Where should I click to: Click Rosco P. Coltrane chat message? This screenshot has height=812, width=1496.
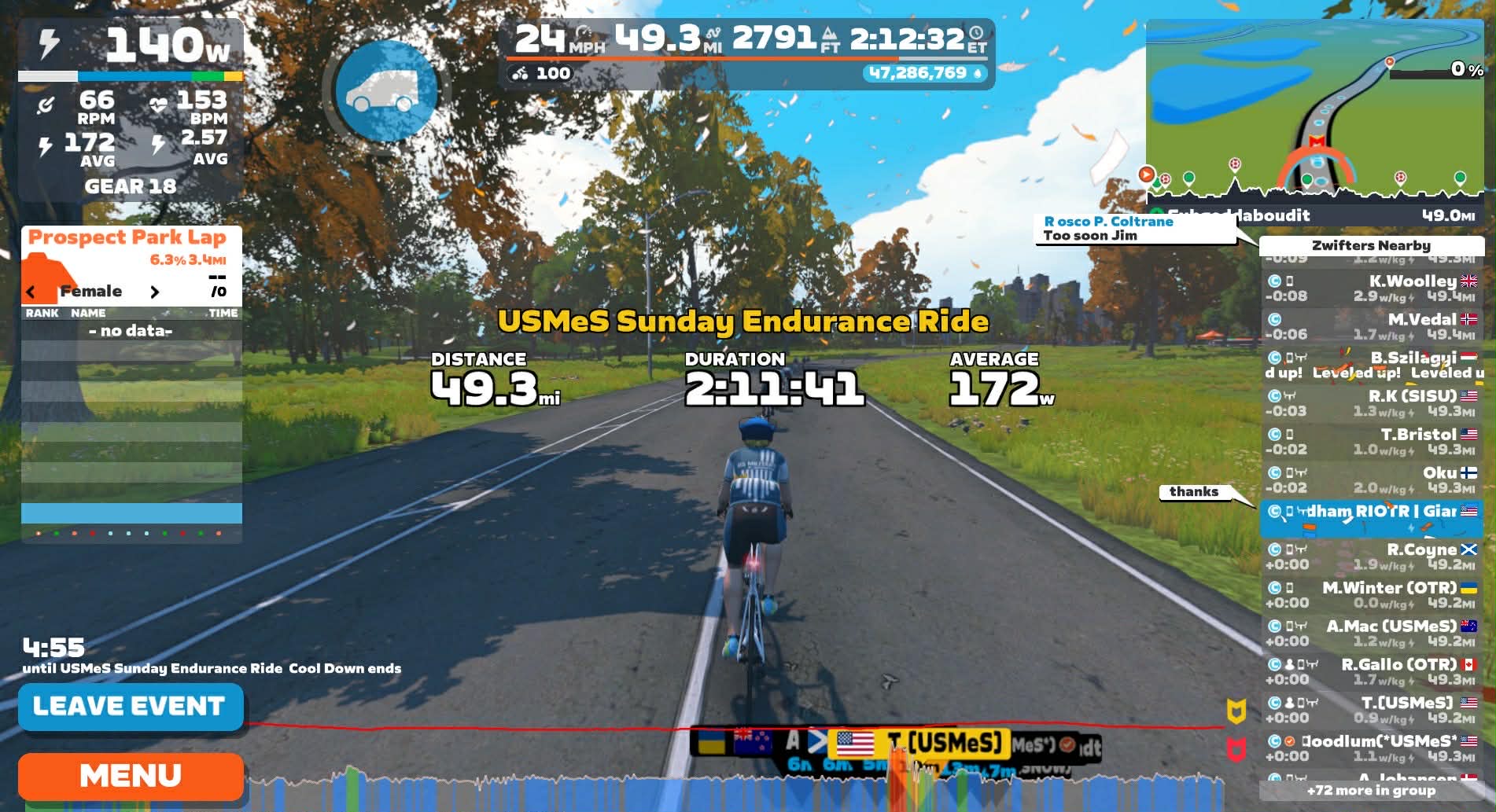point(1134,229)
